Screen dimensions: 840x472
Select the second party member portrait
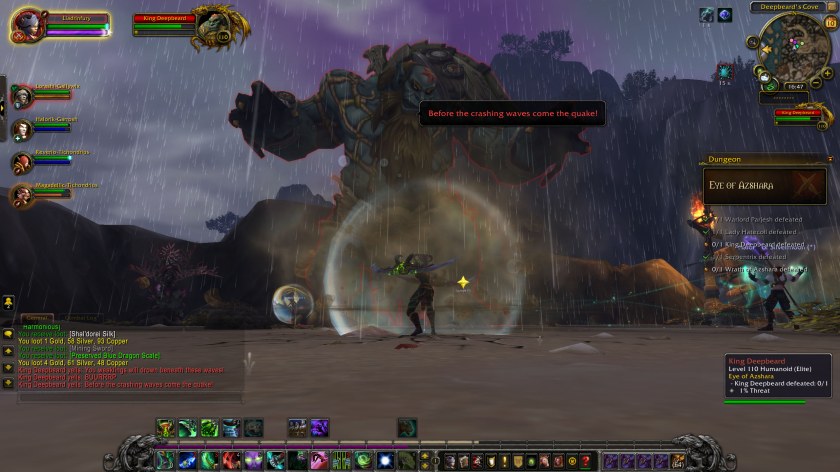[22, 128]
